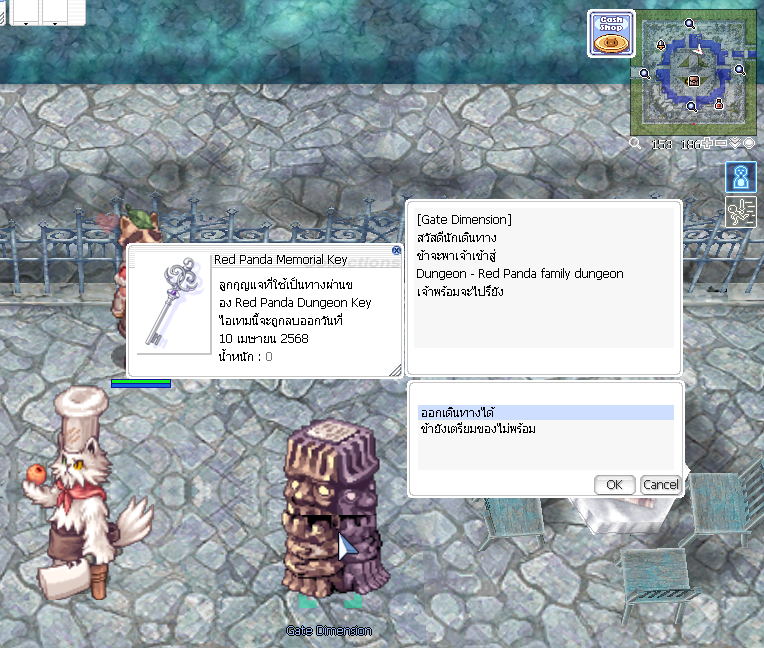Open the blue hourglass icon
Viewport: 764px width, 648px height.
740,178
